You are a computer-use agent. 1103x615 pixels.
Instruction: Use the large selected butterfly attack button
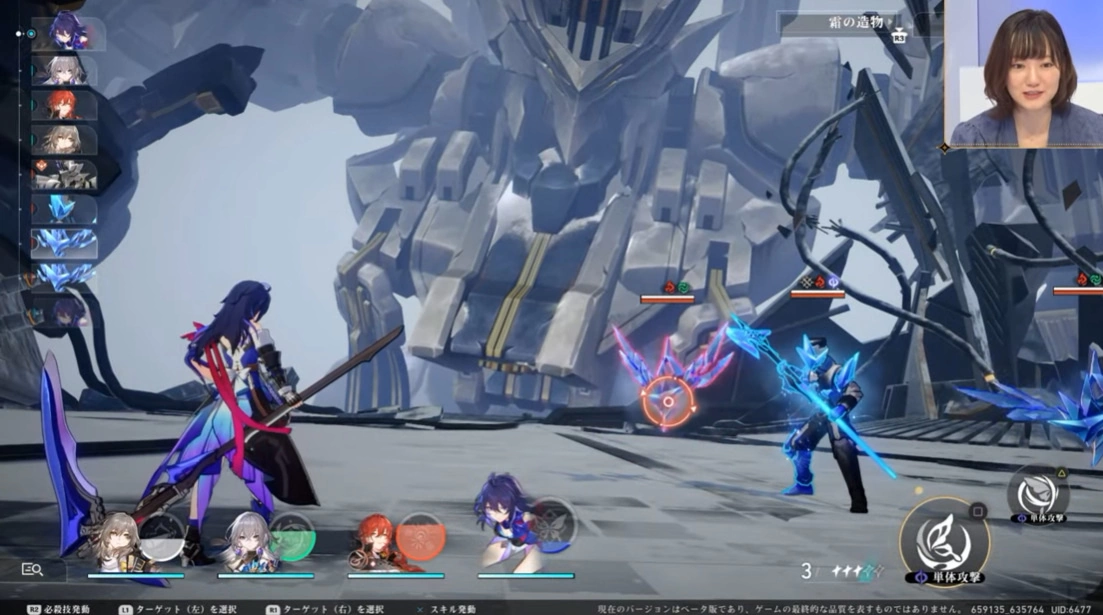(x=944, y=543)
